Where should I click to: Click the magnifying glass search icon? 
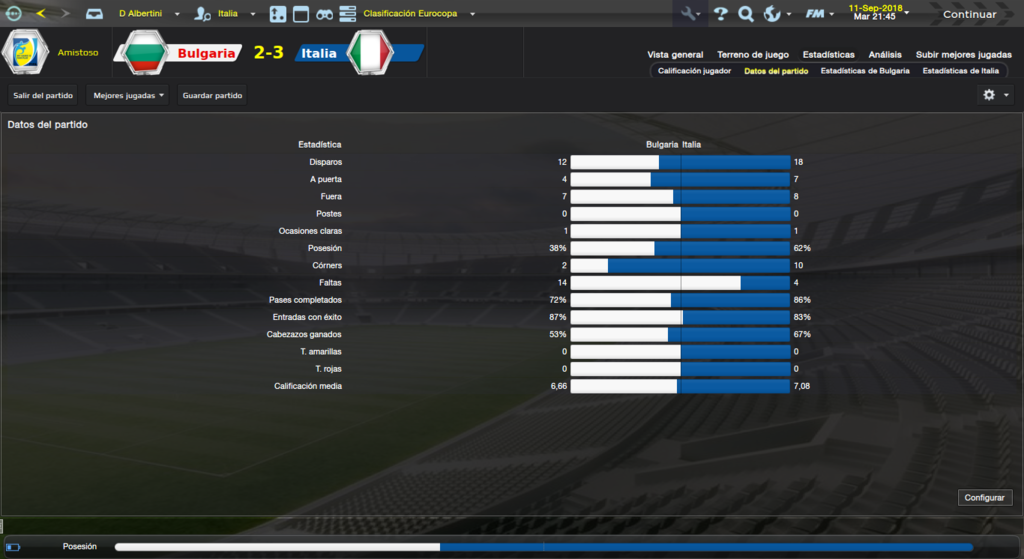point(745,14)
